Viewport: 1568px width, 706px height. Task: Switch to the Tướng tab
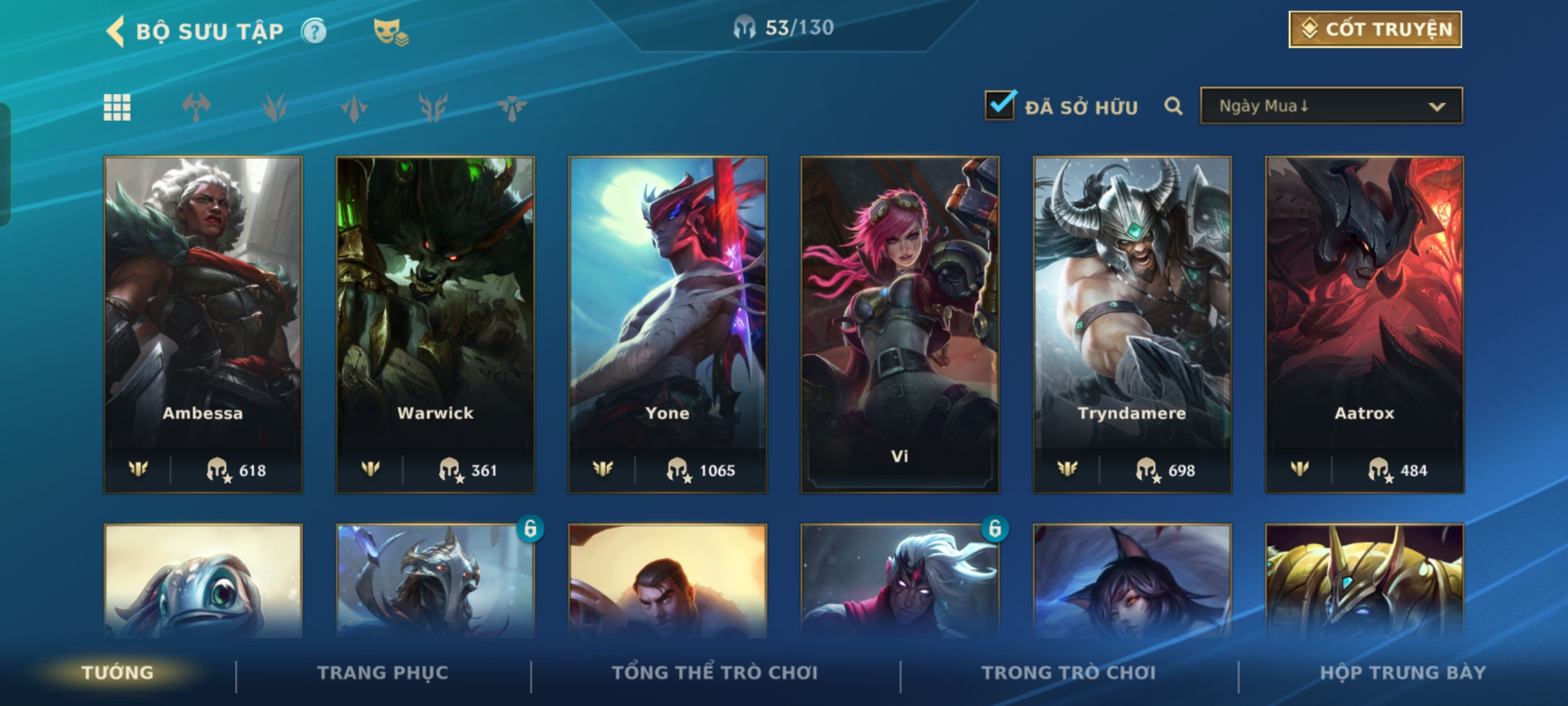coord(118,673)
